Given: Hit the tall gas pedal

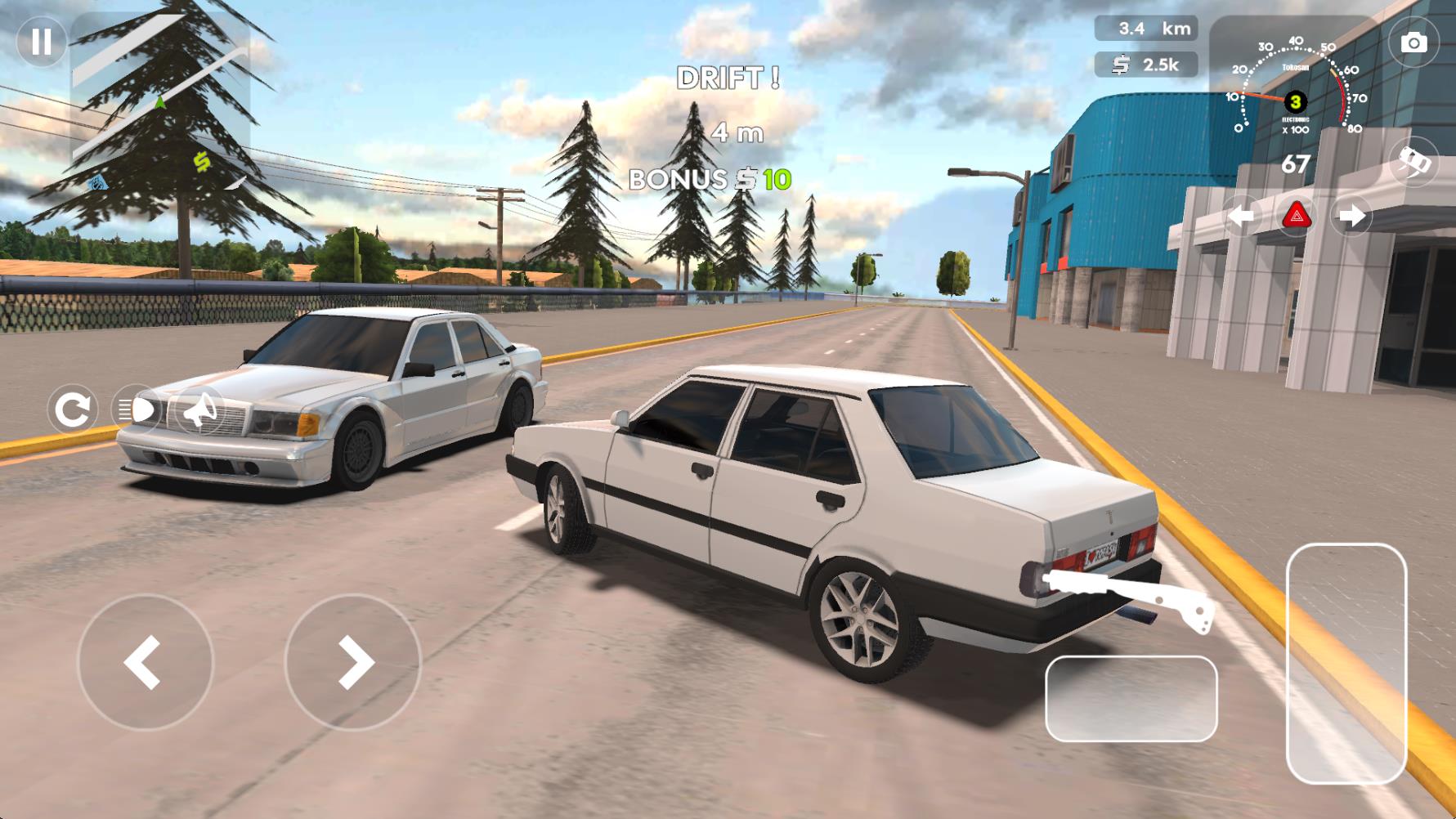Looking at the screenshot, I should (x=1346, y=662).
